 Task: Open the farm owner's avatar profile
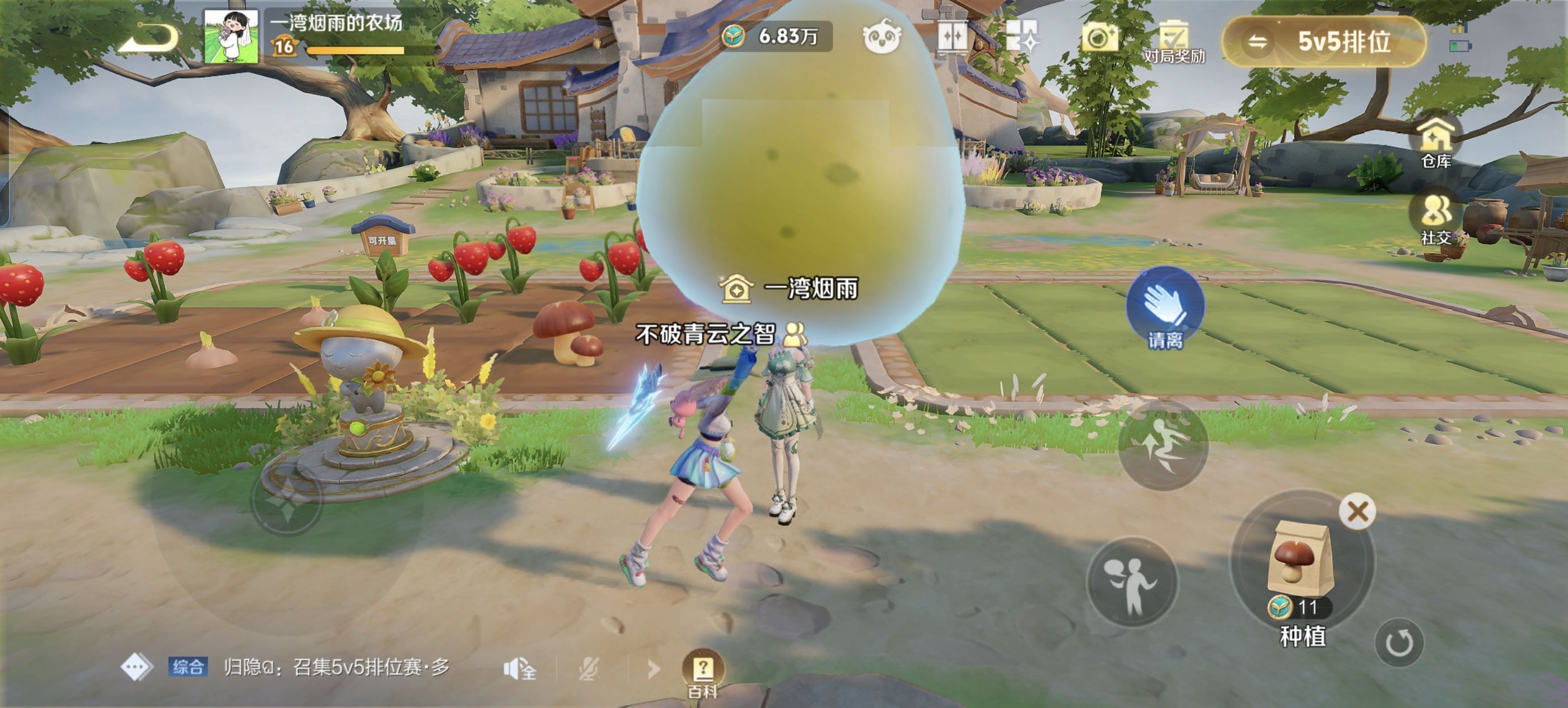click(230, 36)
